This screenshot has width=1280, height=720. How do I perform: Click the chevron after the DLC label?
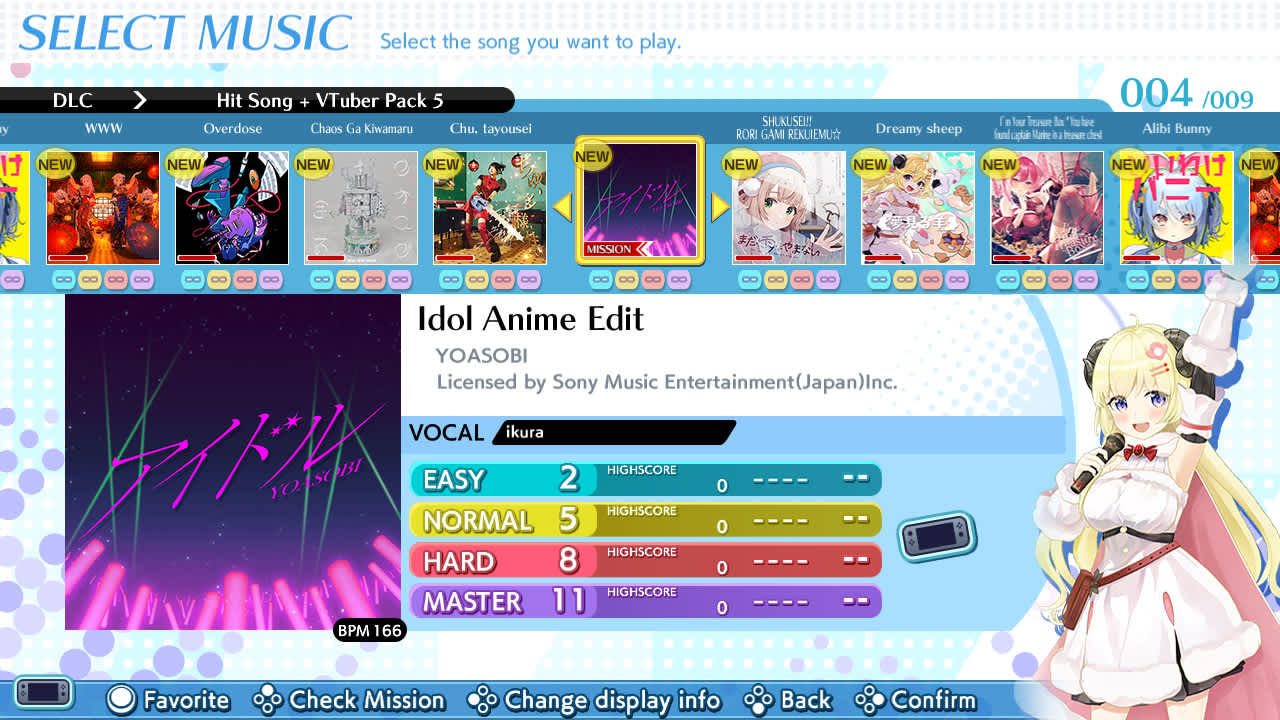140,100
